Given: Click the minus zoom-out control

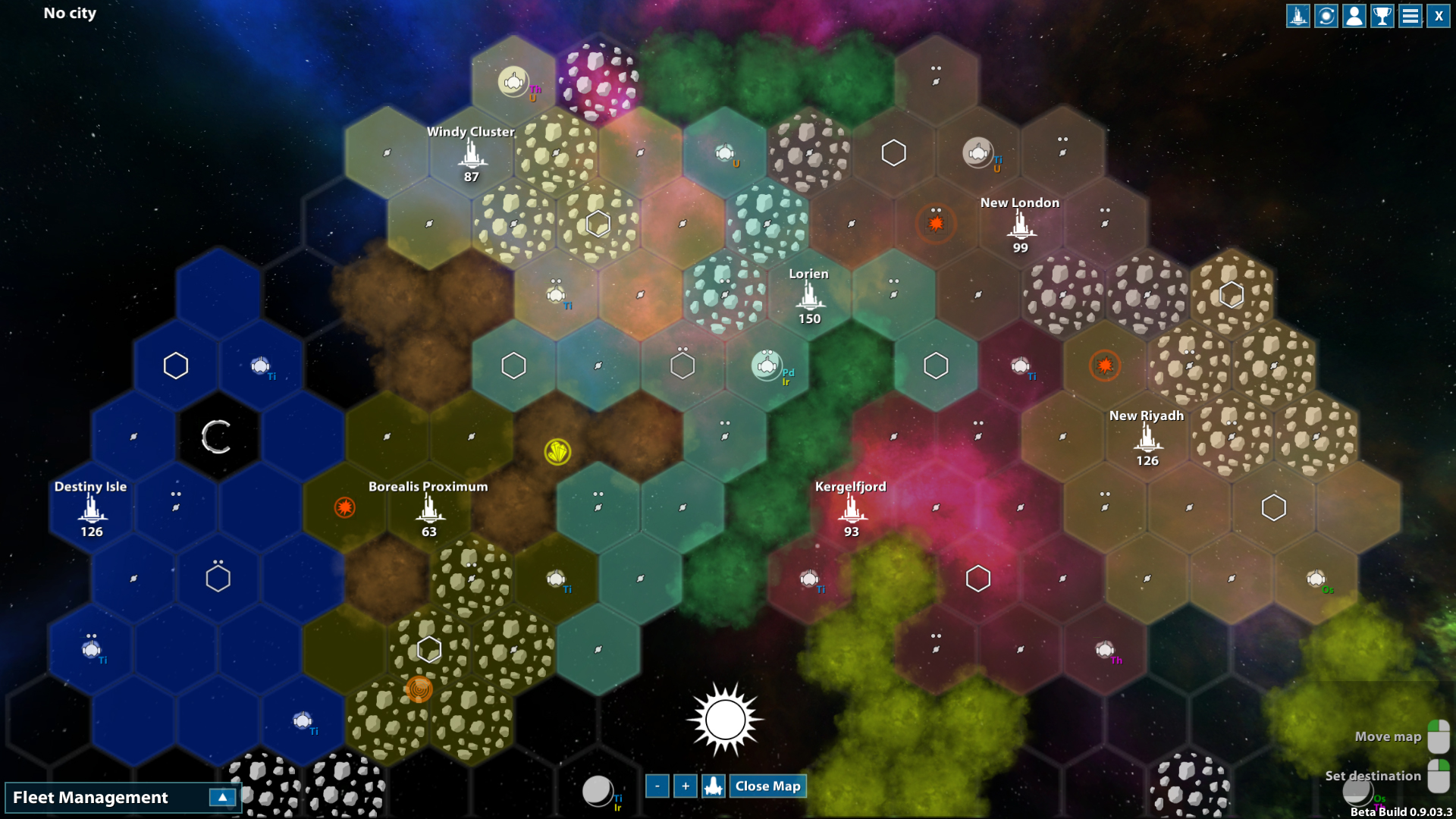Looking at the screenshot, I should [657, 786].
